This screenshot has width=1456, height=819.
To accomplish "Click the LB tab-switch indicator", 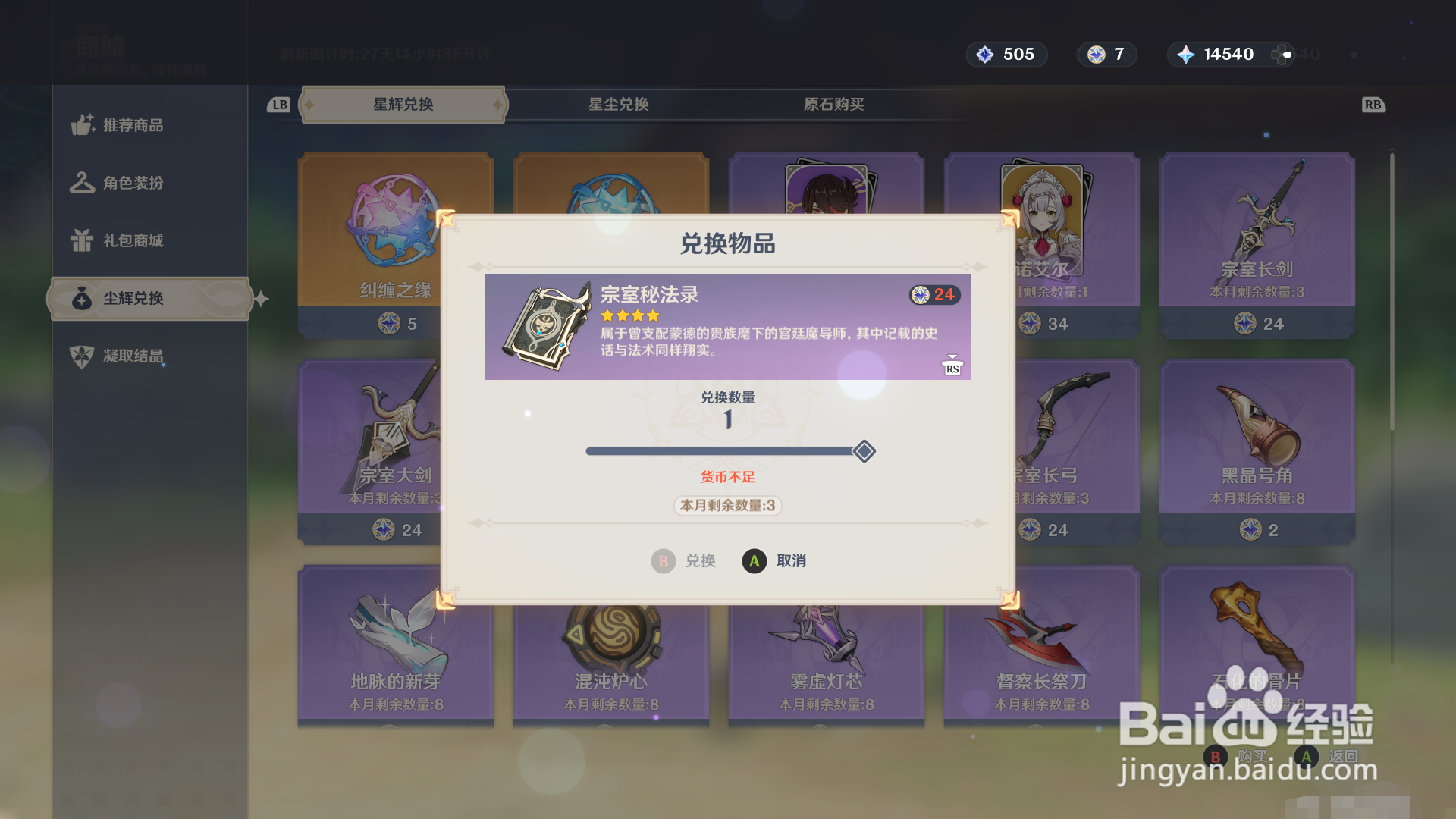I will (x=278, y=105).
